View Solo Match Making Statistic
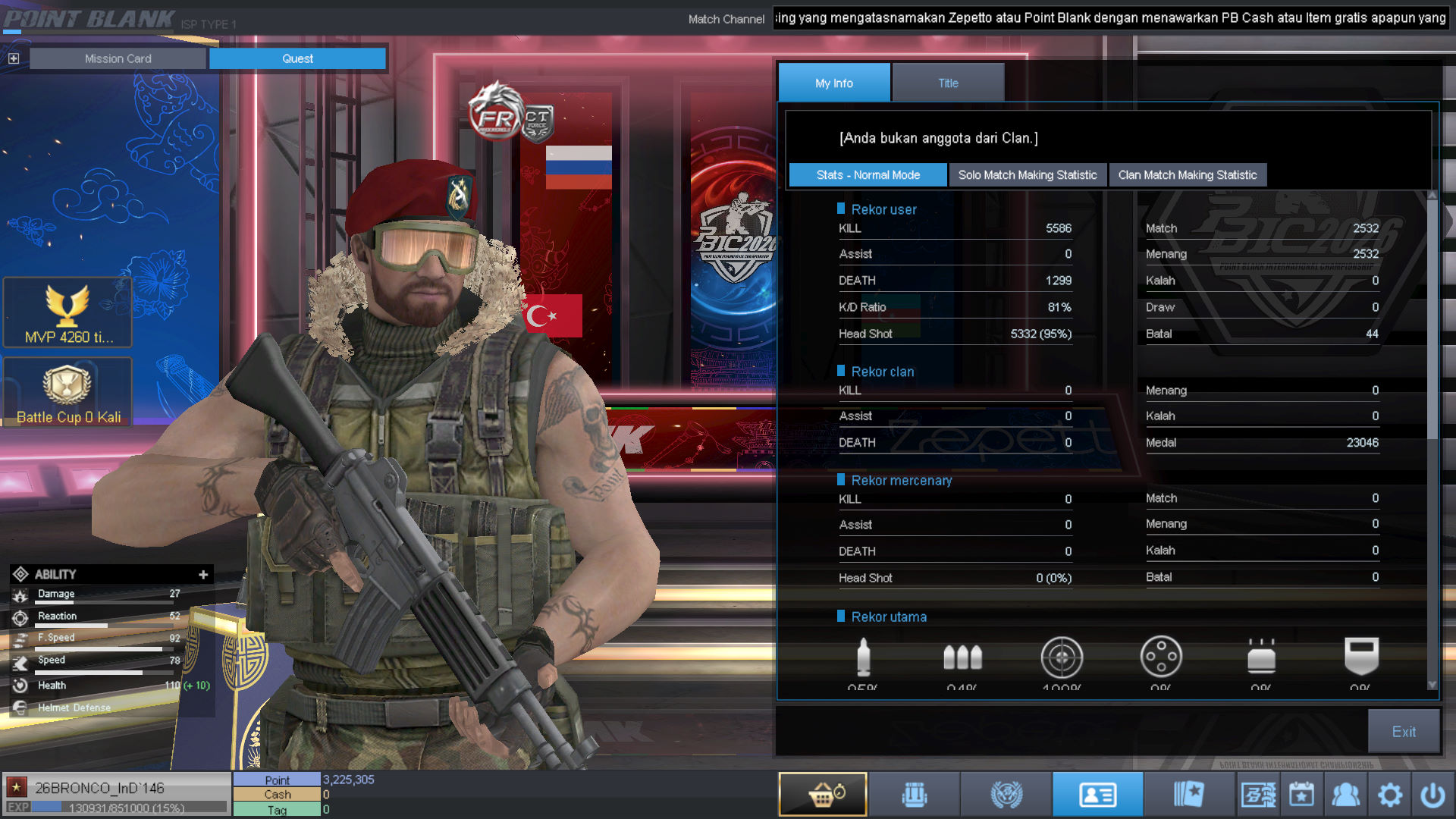 click(1027, 175)
